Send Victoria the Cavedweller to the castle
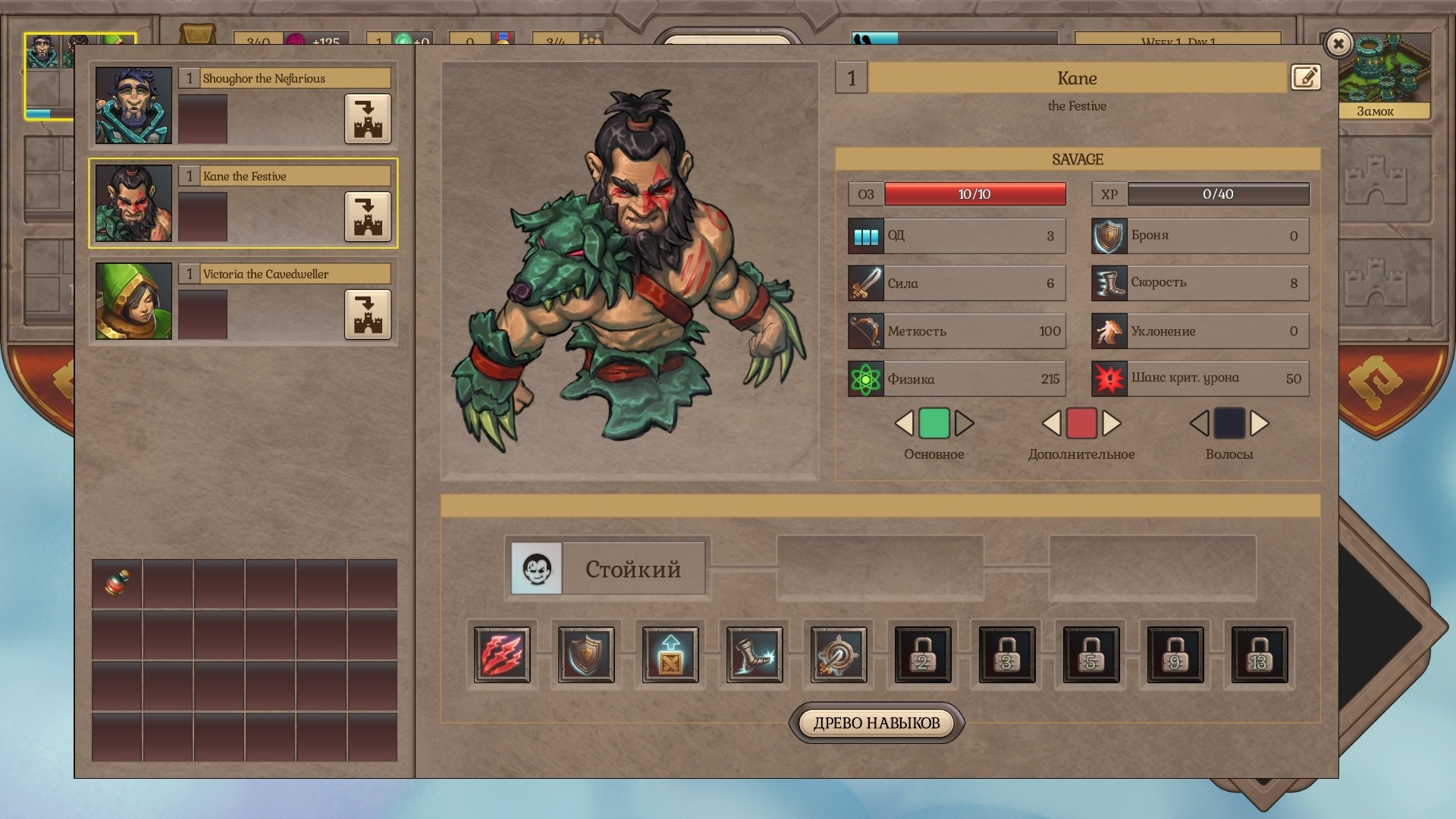 click(x=368, y=314)
